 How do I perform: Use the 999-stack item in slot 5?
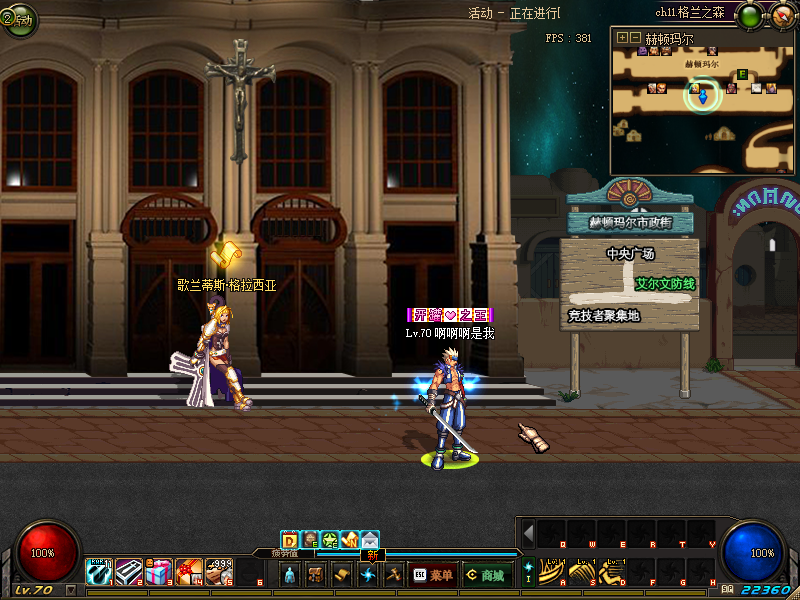(218, 573)
